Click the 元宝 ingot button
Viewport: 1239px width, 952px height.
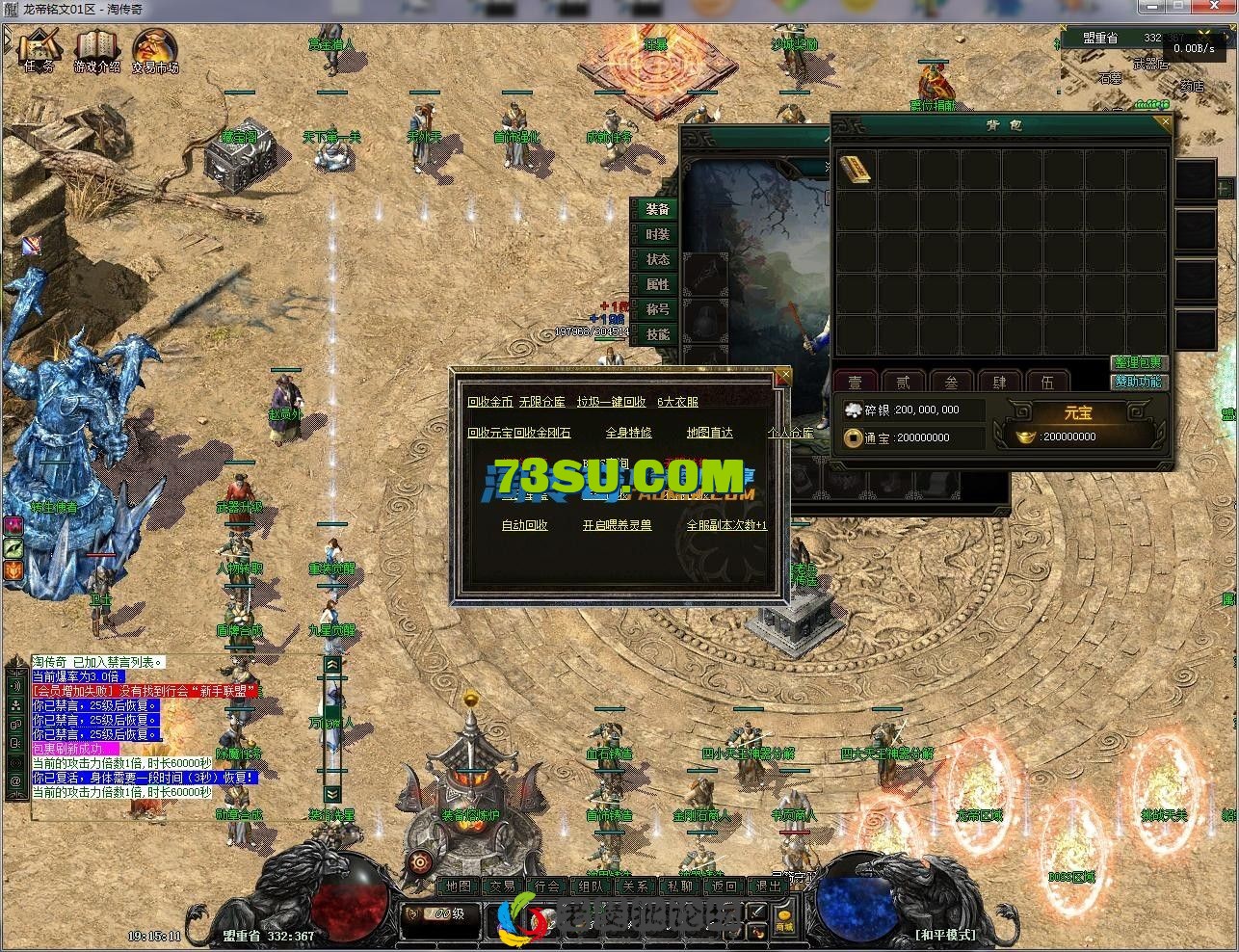[1077, 413]
